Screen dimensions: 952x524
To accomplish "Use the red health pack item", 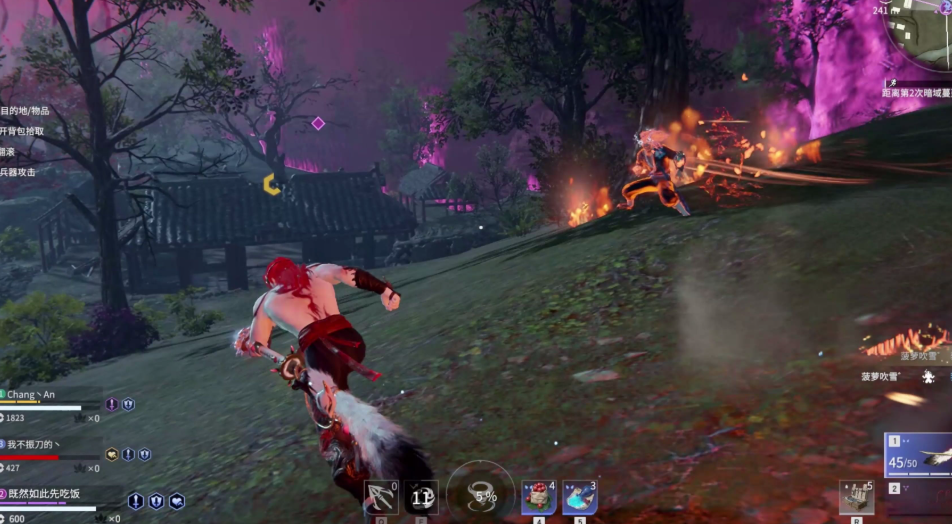I will click(x=538, y=497).
